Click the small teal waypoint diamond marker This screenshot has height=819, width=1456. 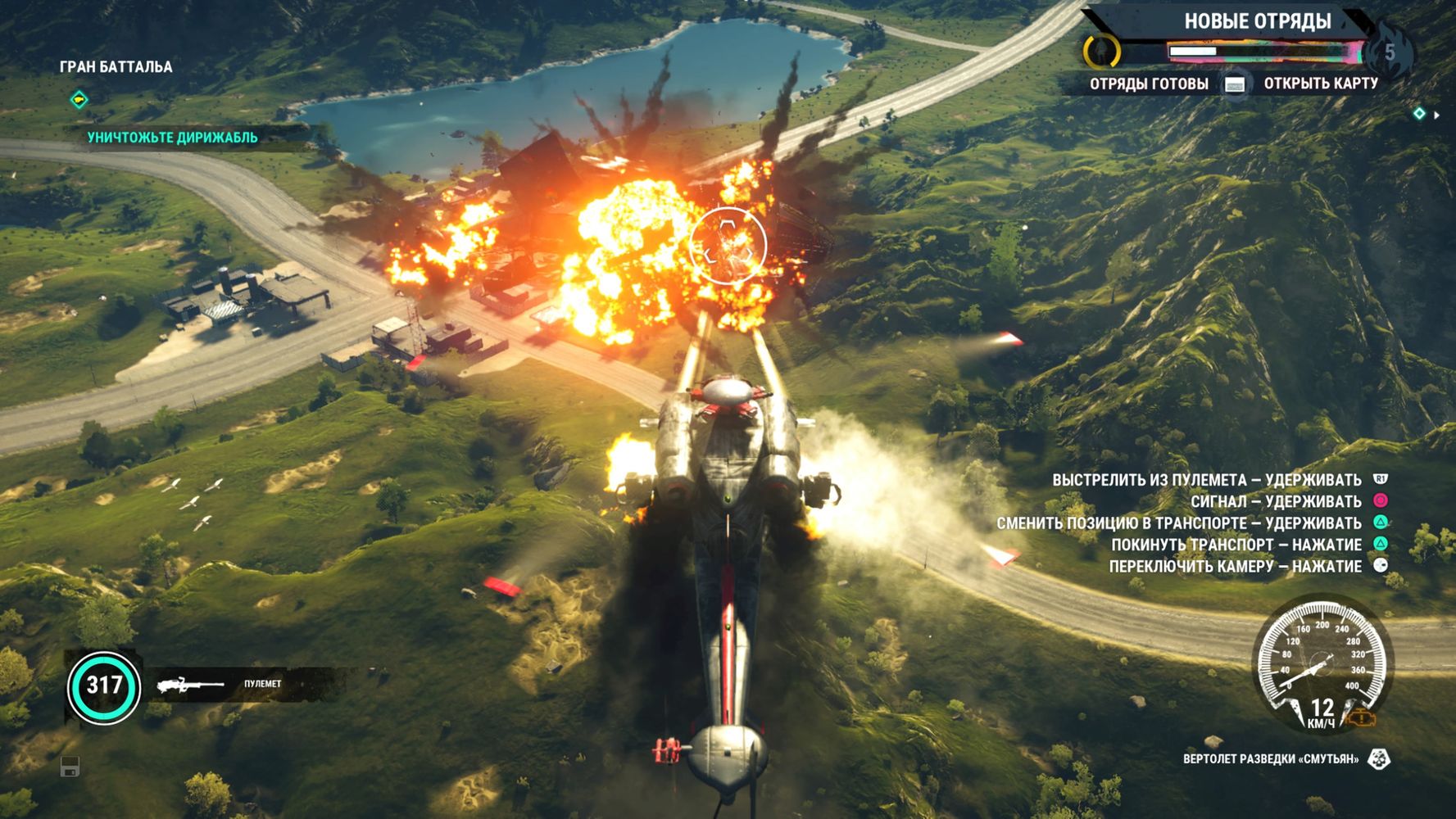(1419, 114)
